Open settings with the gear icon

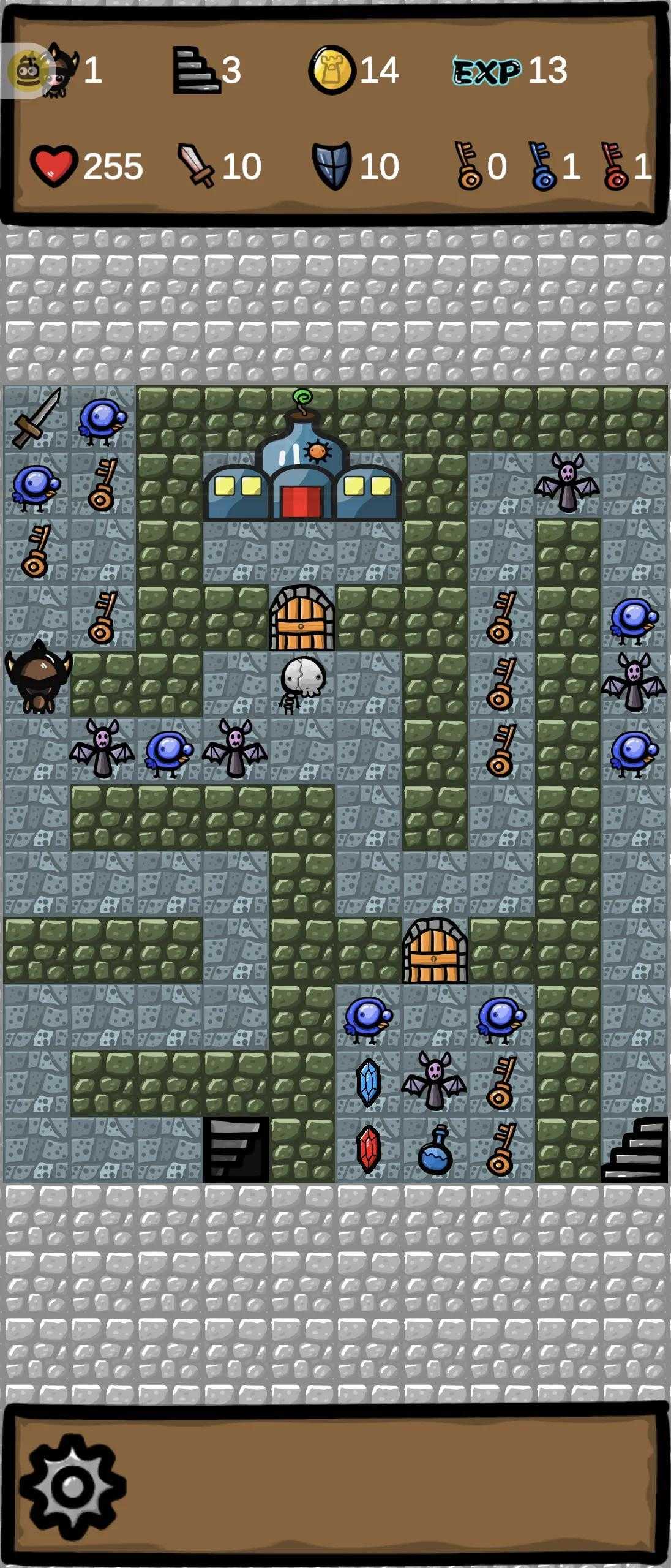73,1487
